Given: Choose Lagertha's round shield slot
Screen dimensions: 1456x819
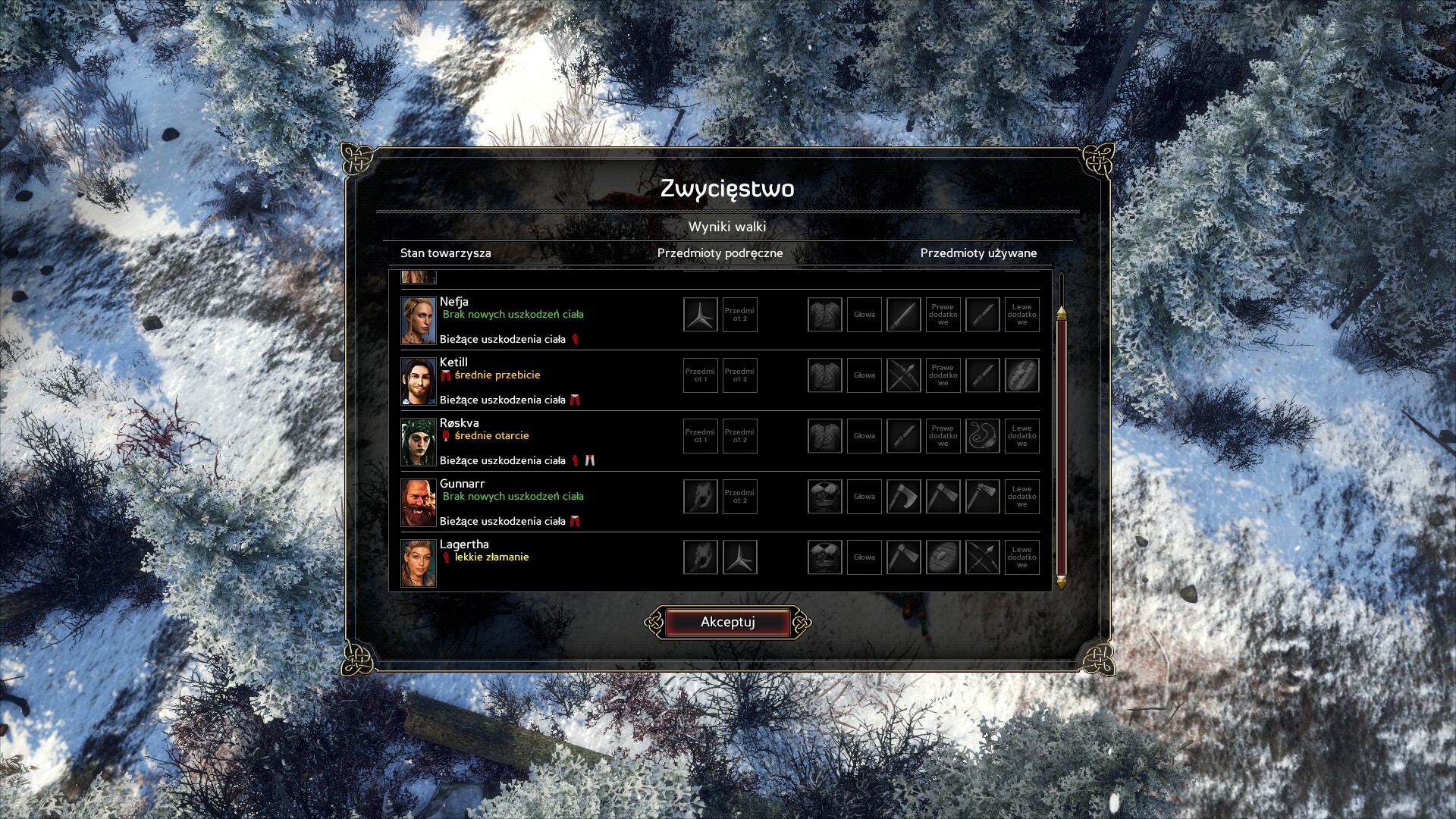Looking at the screenshot, I should click(943, 557).
